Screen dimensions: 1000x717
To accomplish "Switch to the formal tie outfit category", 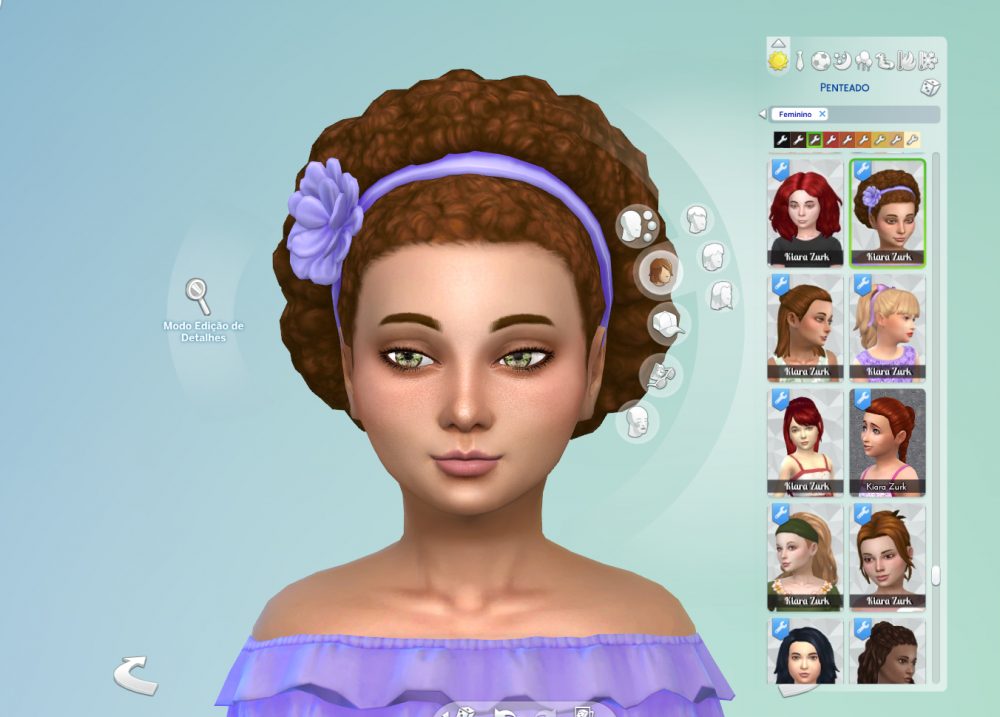I will (800, 62).
